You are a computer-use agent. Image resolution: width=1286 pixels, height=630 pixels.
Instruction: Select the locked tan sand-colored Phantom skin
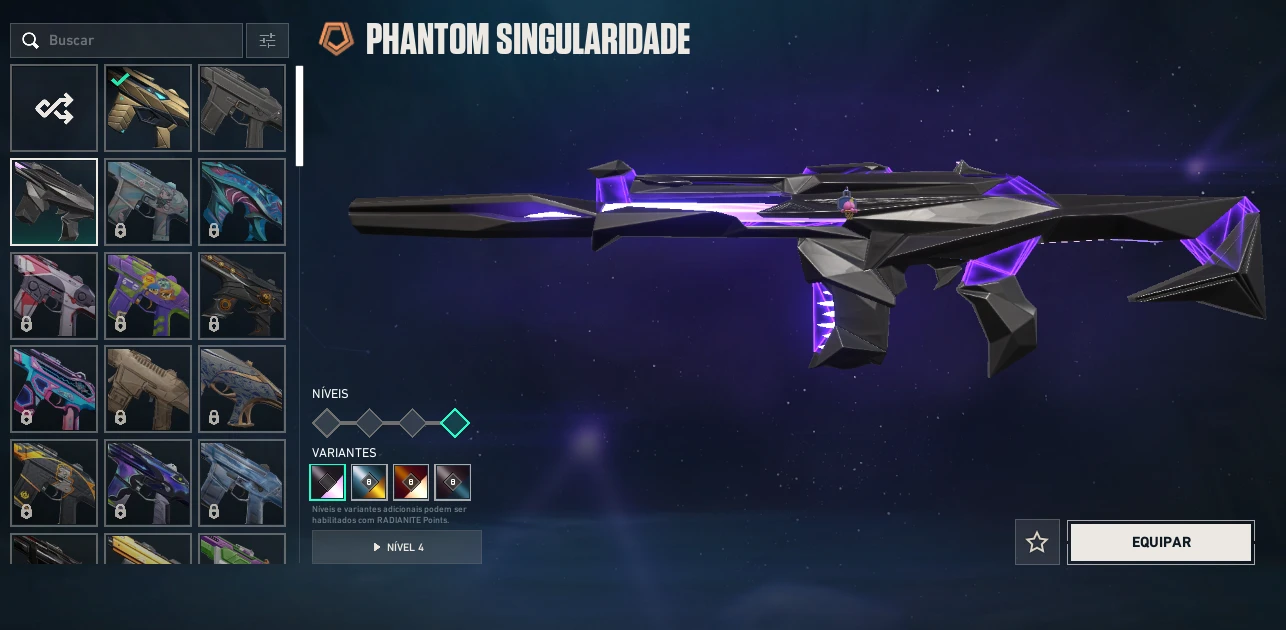tap(148, 389)
